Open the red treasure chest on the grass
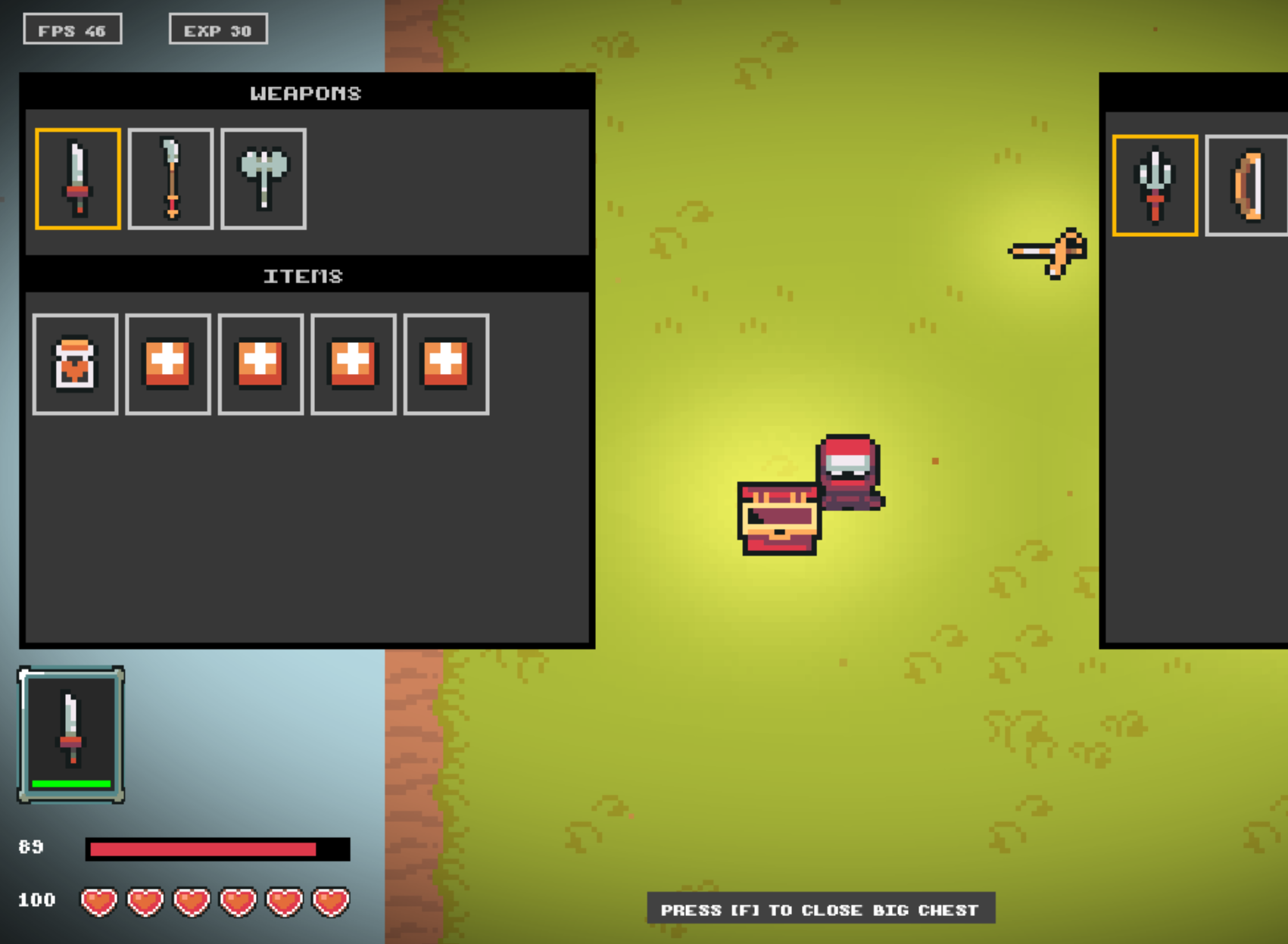1288x944 pixels. tap(776, 520)
